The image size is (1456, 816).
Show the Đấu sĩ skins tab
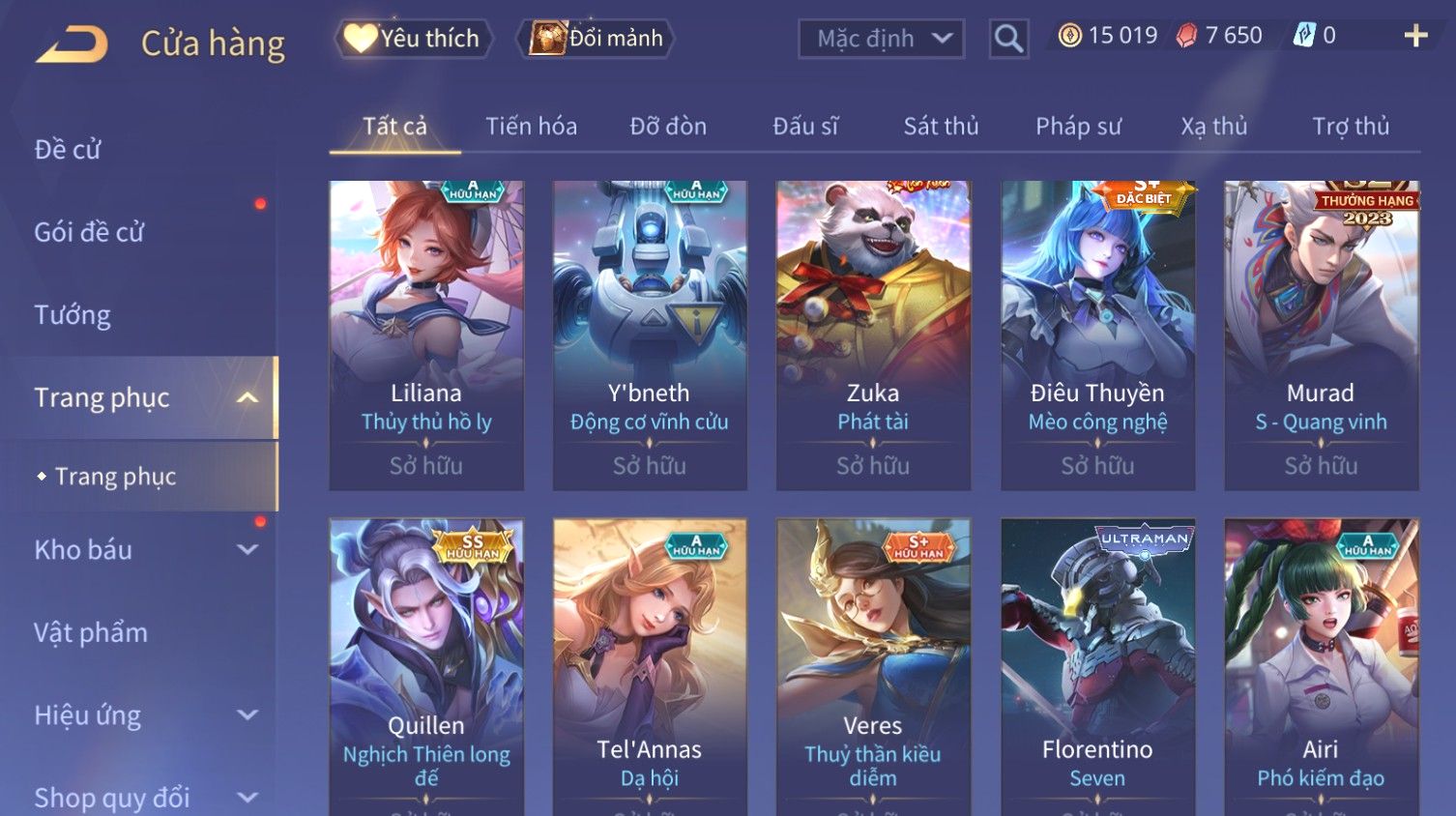pos(805,127)
